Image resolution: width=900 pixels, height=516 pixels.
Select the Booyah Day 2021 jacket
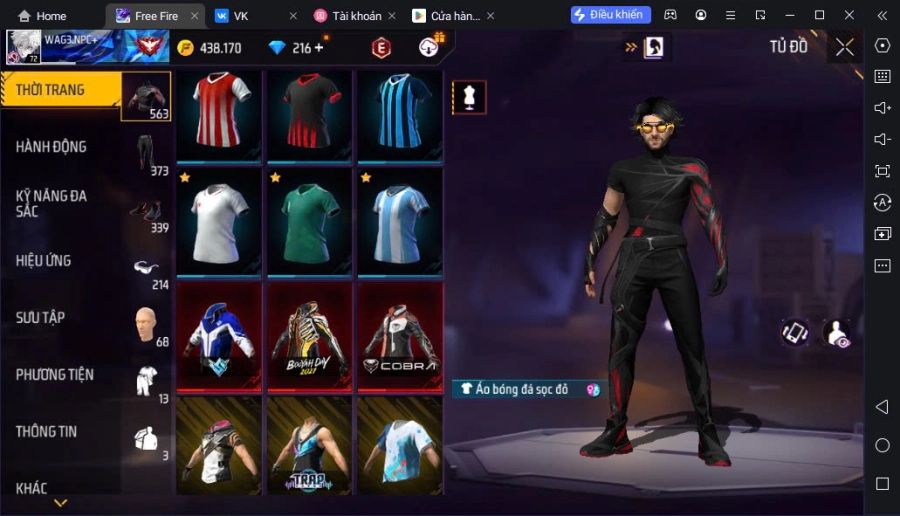(x=309, y=338)
